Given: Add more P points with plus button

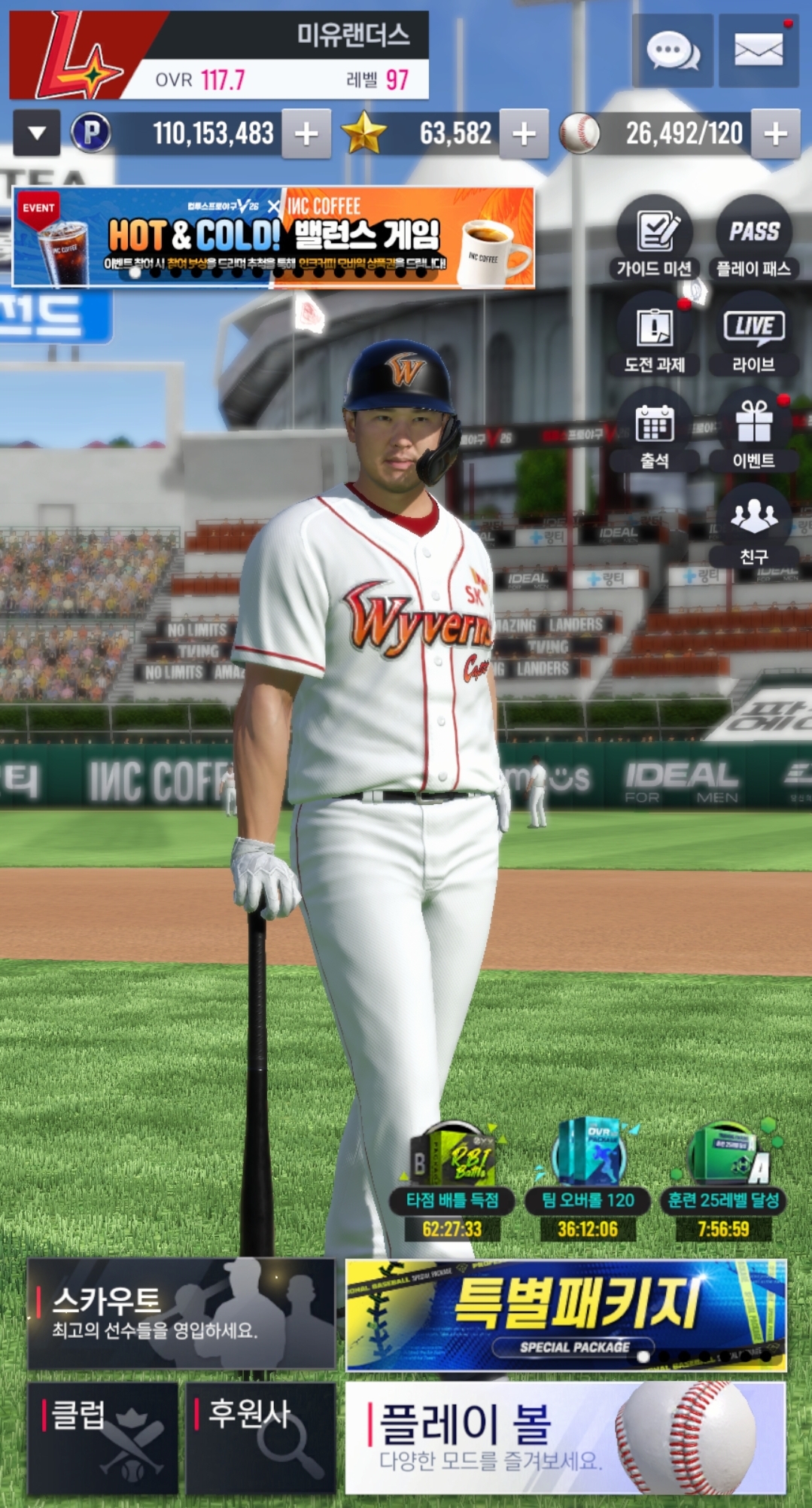Looking at the screenshot, I should click(306, 134).
